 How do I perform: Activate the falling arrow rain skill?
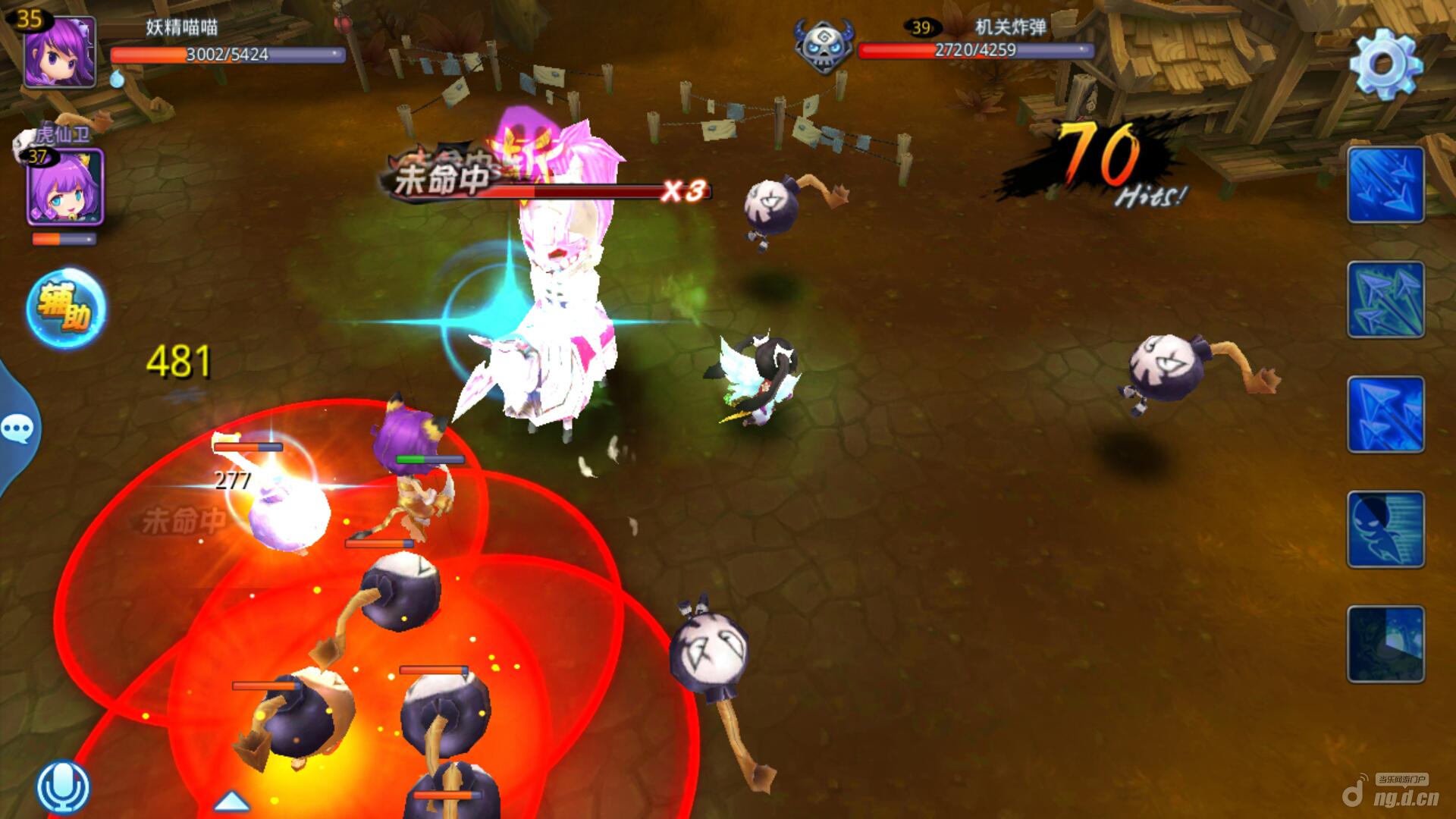pos(1385,185)
